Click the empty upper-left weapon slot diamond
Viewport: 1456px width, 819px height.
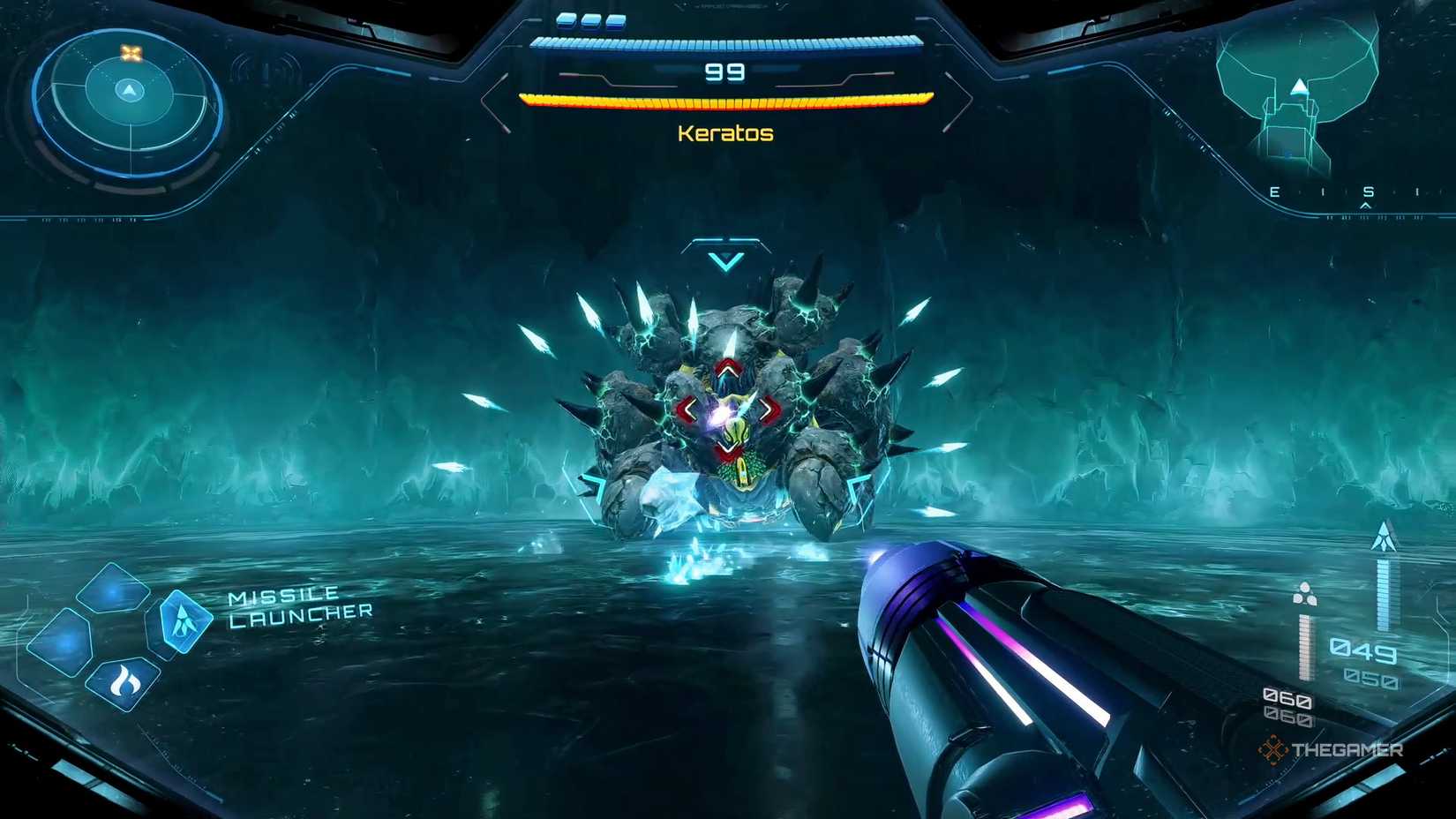tap(110, 591)
